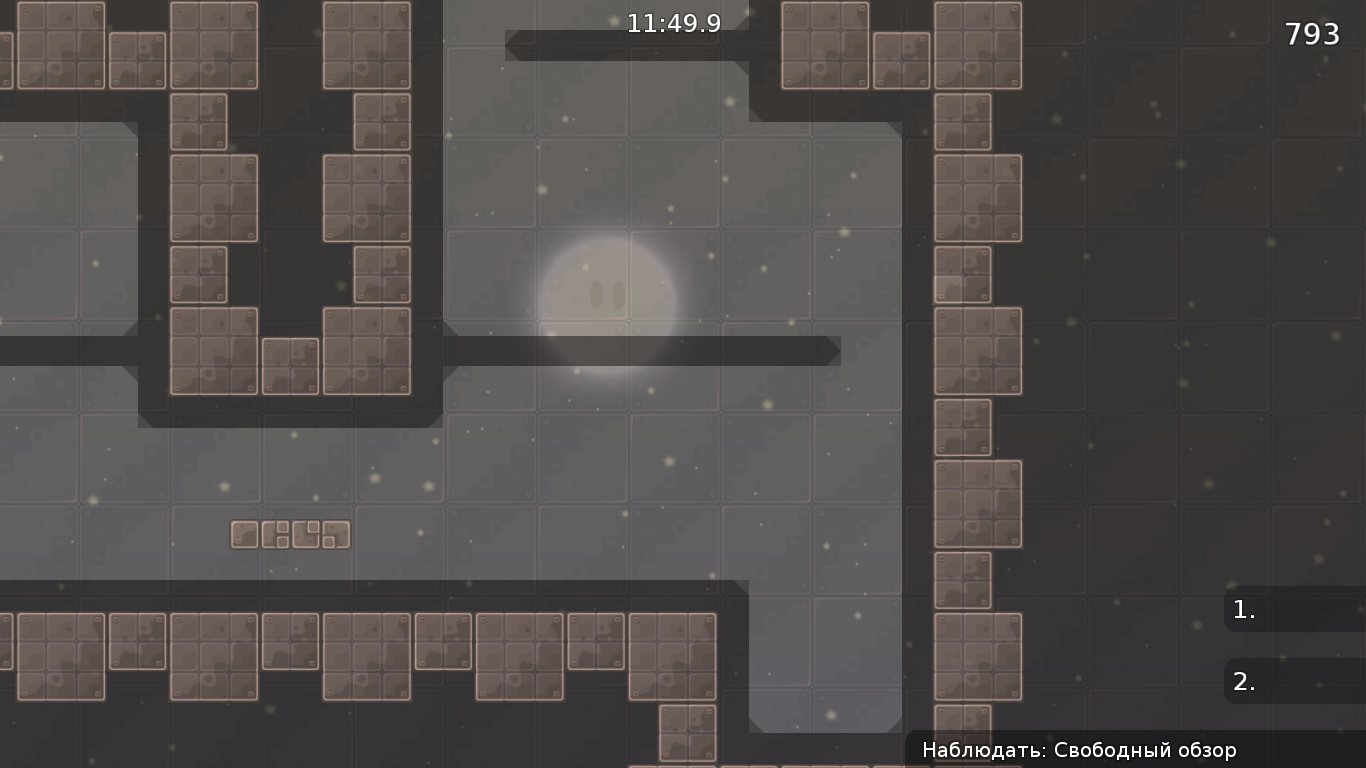Image resolution: width=1366 pixels, height=768 pixels.
Task: Click the protruding tile in bottom wall
Action: [x=686, y=735]
